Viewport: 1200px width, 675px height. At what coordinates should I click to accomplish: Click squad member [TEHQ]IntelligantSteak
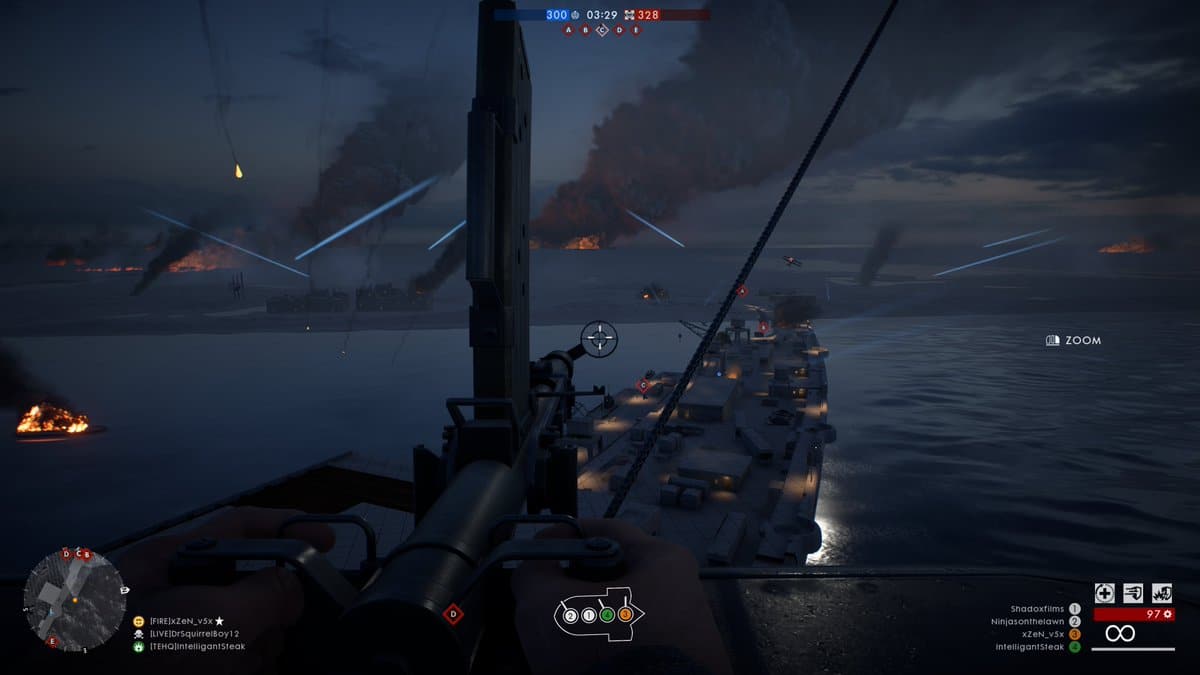pos(196,647)
